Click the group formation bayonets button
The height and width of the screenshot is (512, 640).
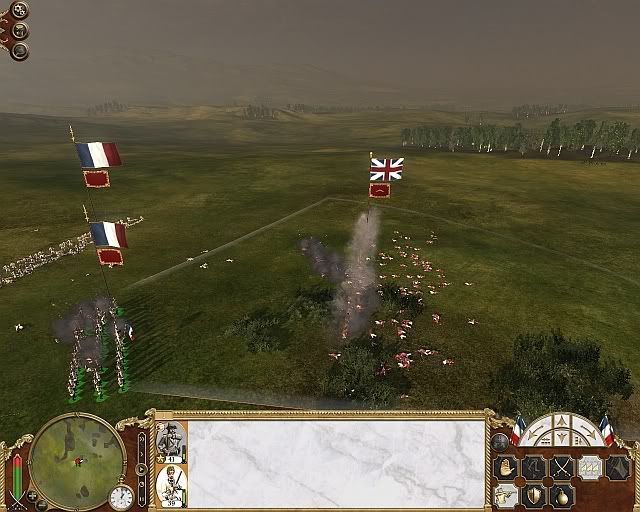point(590,468)
